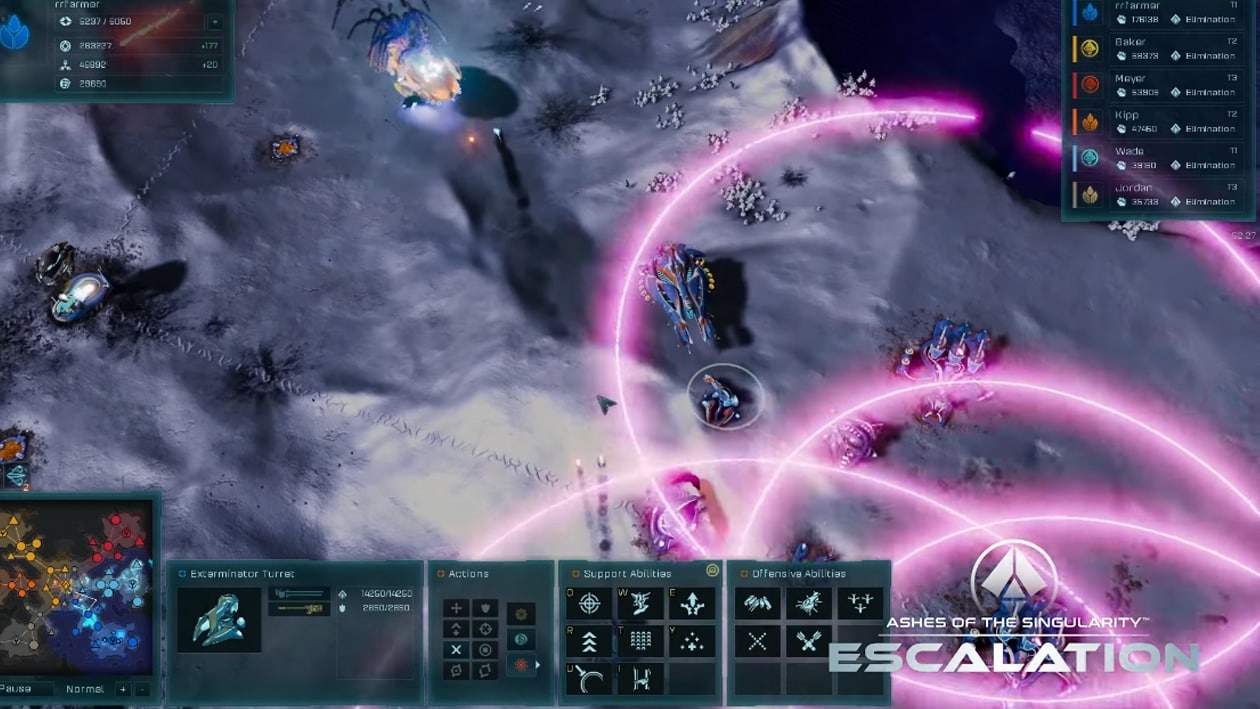Image resolution: width=1260 pixels, height=709 pixels.
Task: Choose the red swirl icon in Actions
Action: click(520, 665)
